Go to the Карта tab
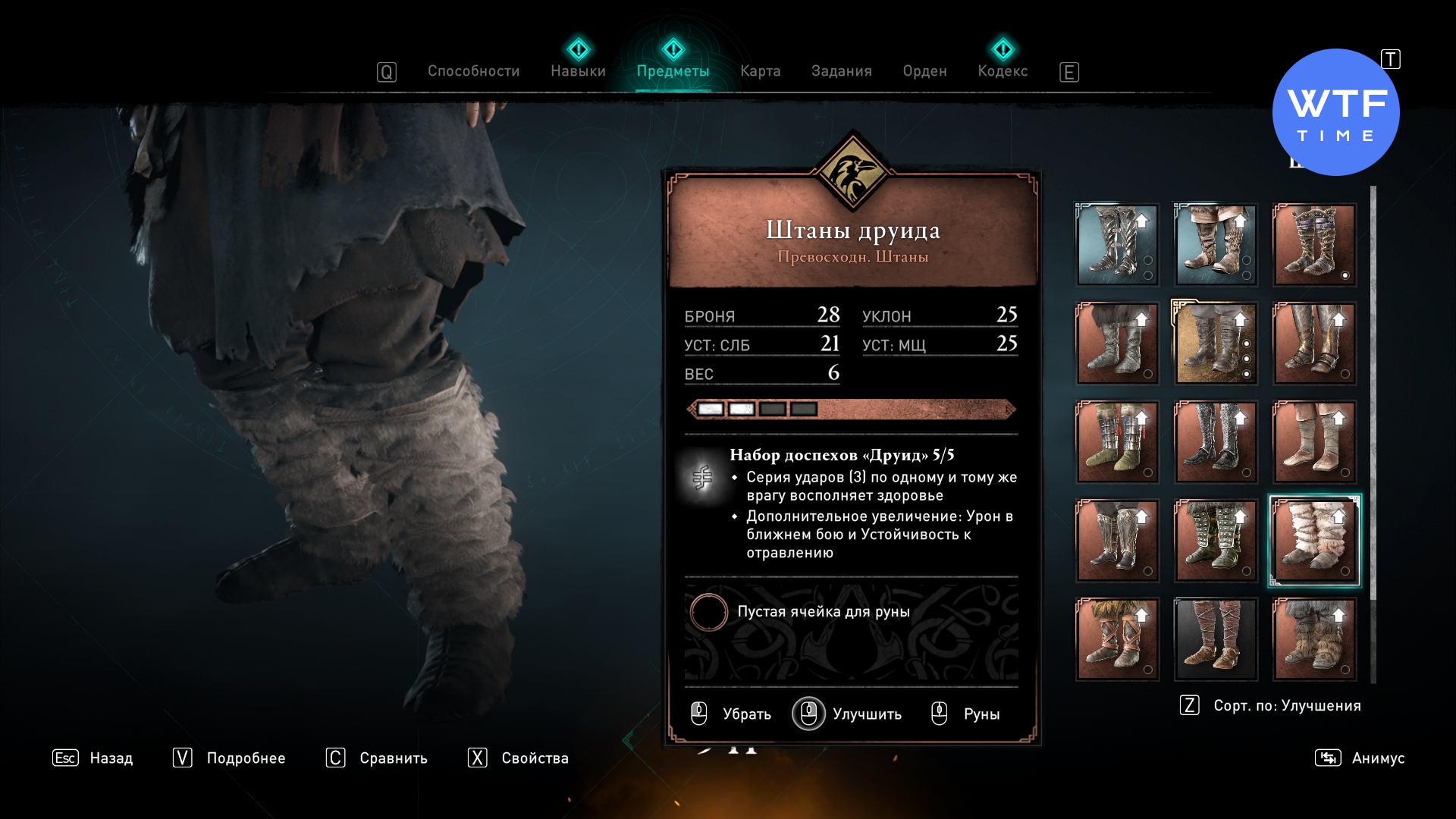 [x=760, y=71]
